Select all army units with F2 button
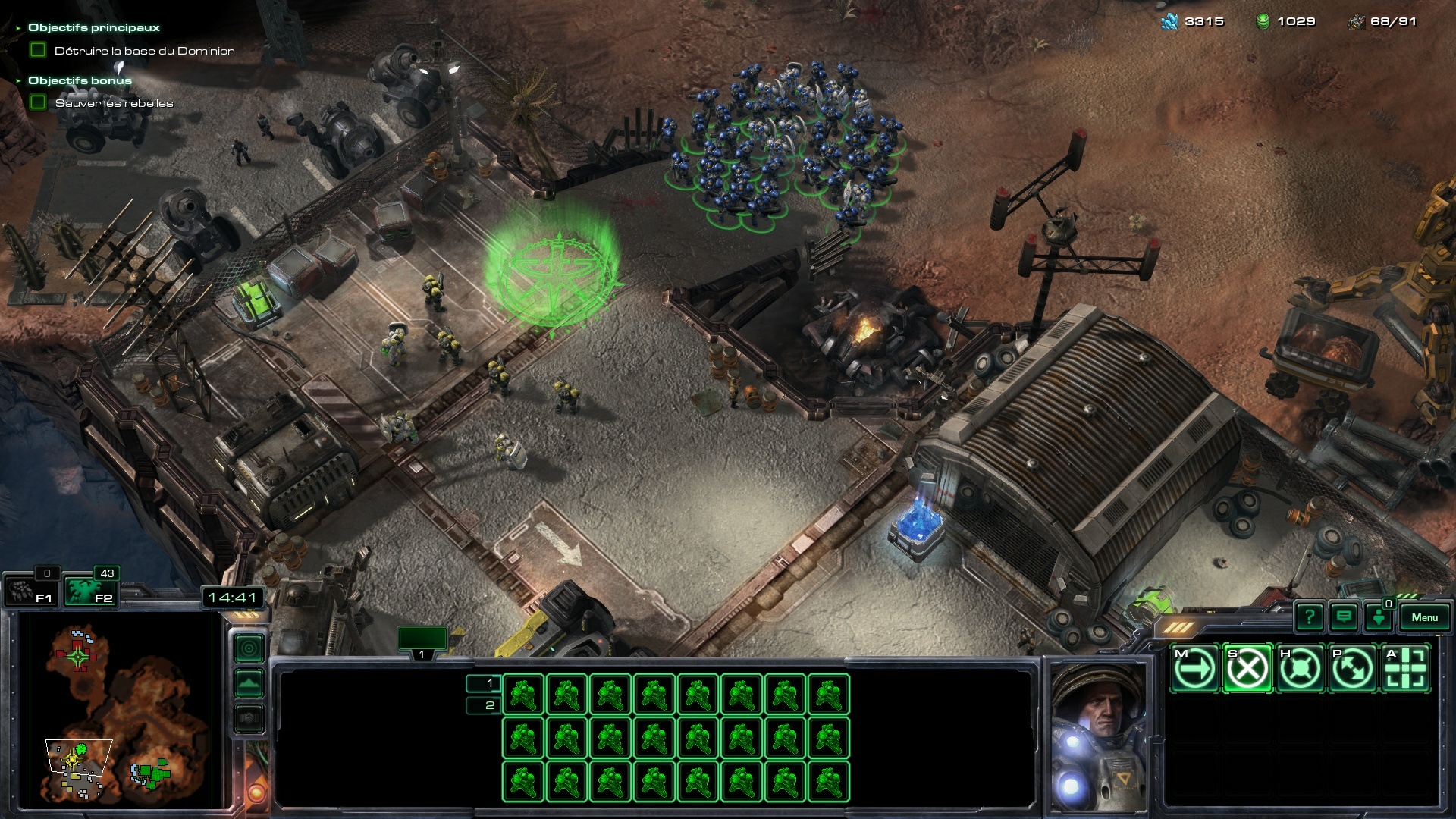 tap(89, 591)
